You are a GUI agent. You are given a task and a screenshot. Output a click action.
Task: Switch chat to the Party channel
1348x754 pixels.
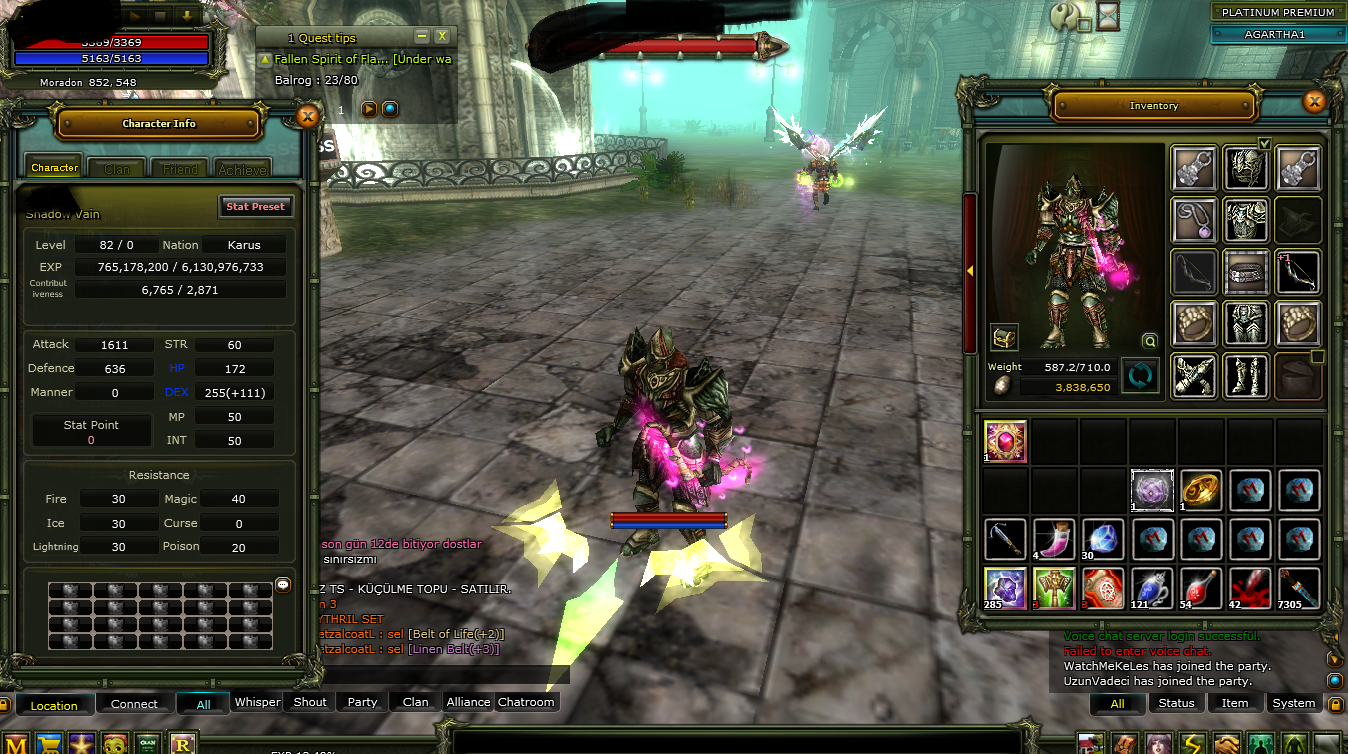pyautogui.click(x=362, y=702)
